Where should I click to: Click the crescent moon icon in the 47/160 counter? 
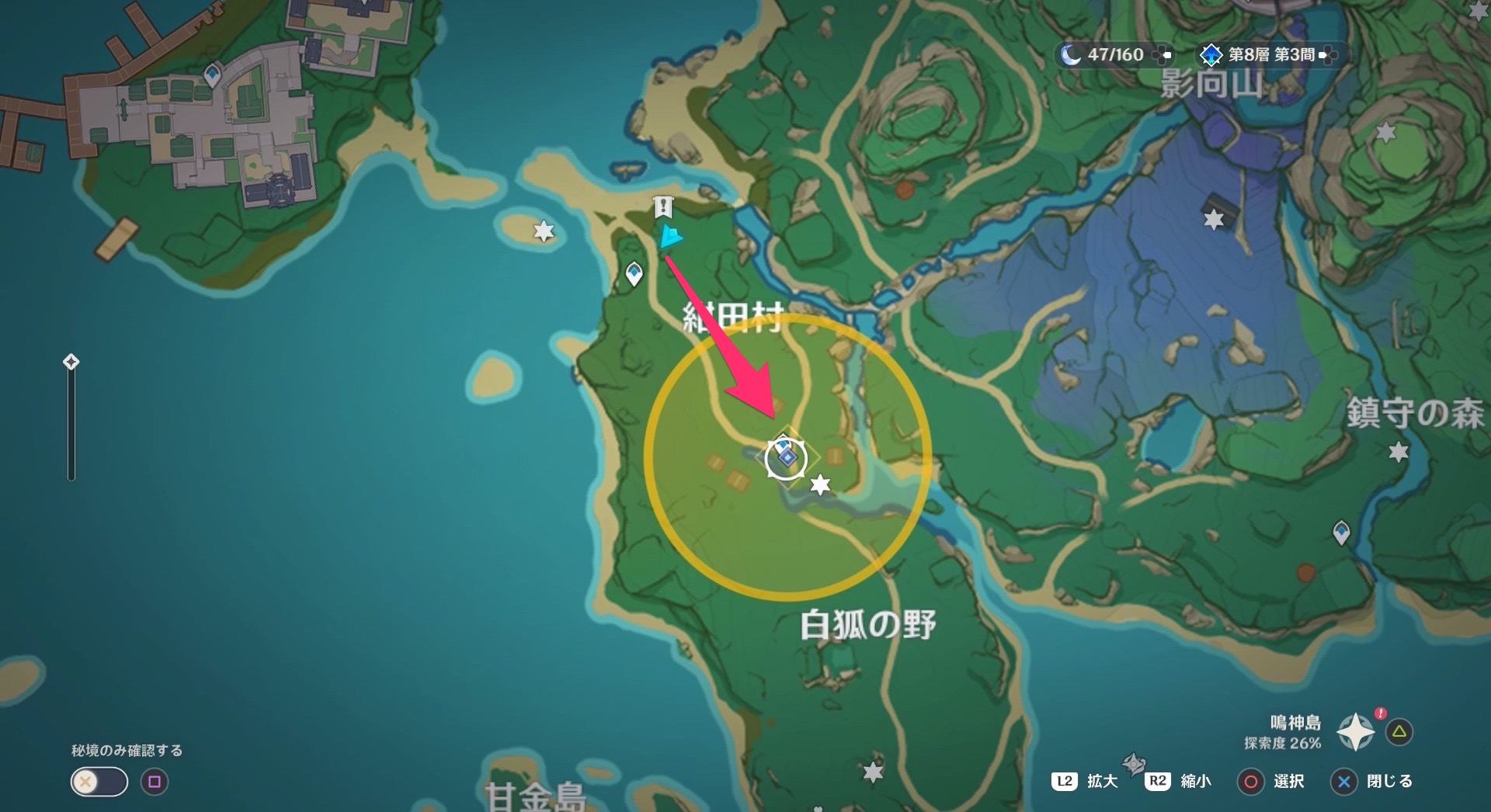coord(1072,55)
